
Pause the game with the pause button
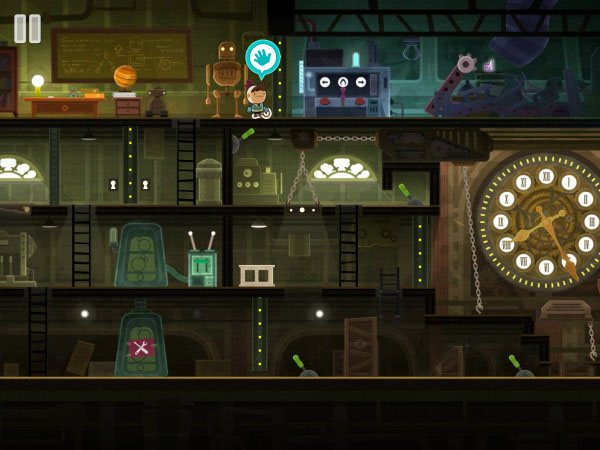[28, 28]
